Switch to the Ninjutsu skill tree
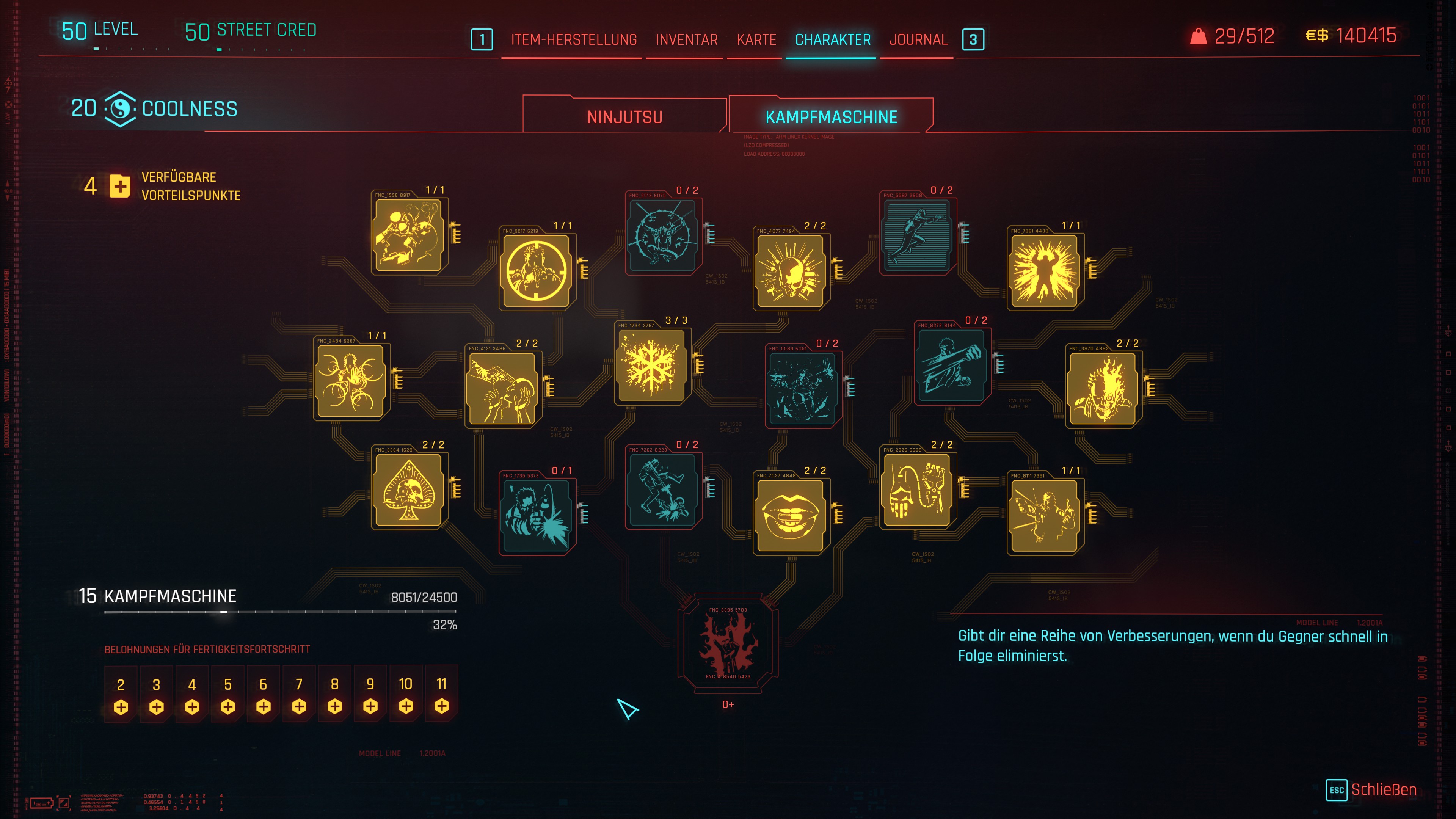This screenshot has width=1456, height=819. click(624, 116)
